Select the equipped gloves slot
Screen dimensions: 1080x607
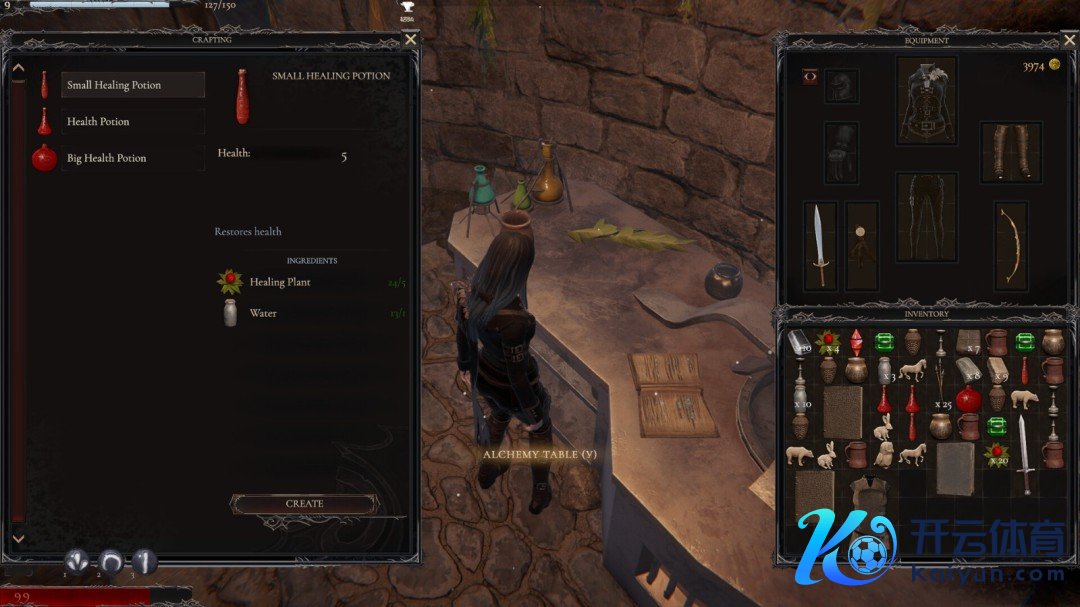pos(841,152)
